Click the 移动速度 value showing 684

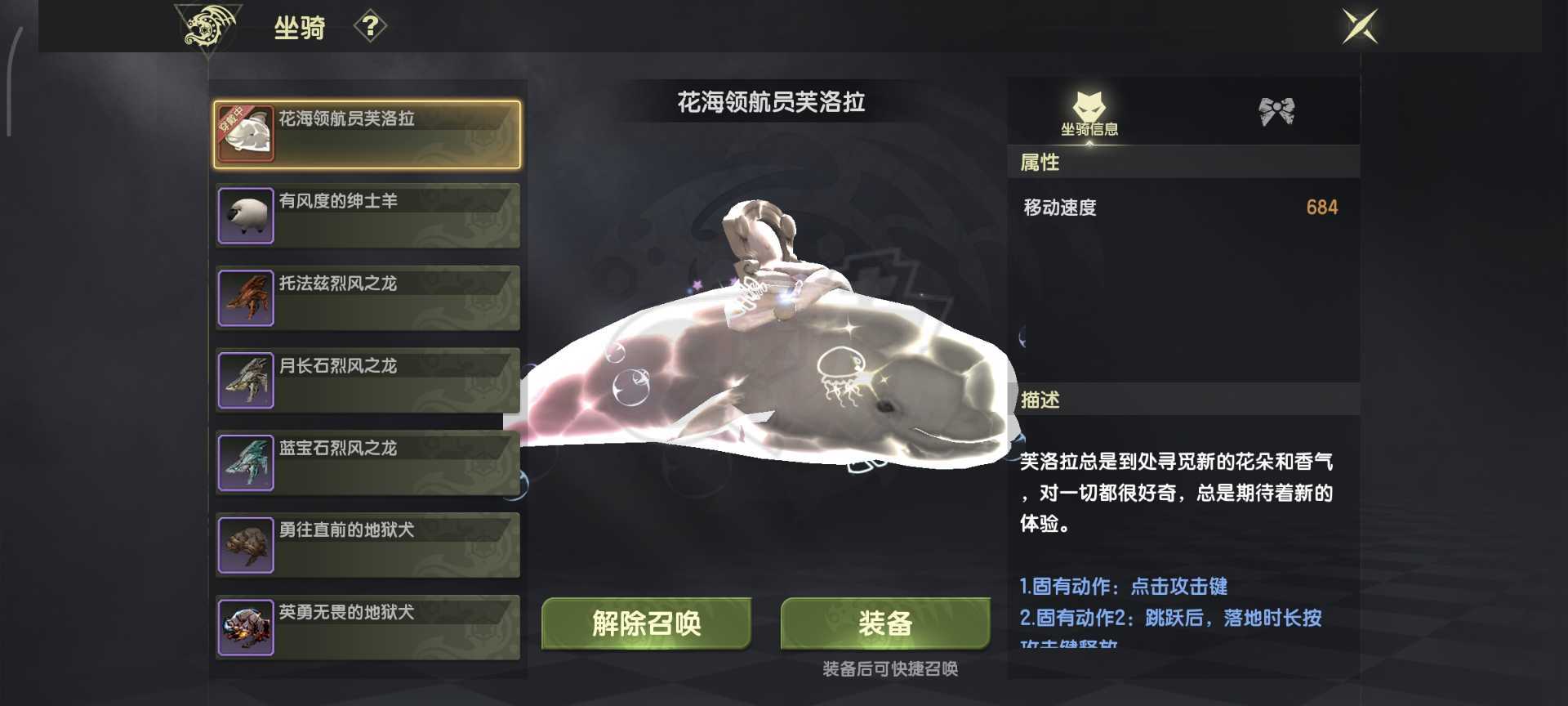pos(1321,208)
